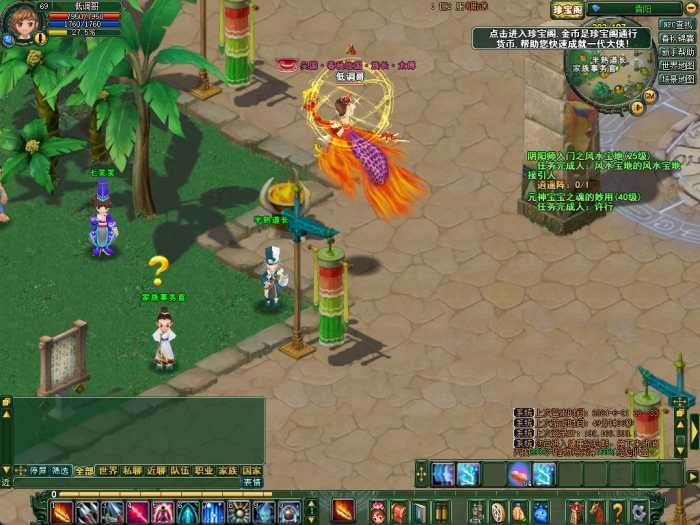Open the 表情 emoticon picker
The width and height of the screenshot is (700, 525).
tap(253, 482)
